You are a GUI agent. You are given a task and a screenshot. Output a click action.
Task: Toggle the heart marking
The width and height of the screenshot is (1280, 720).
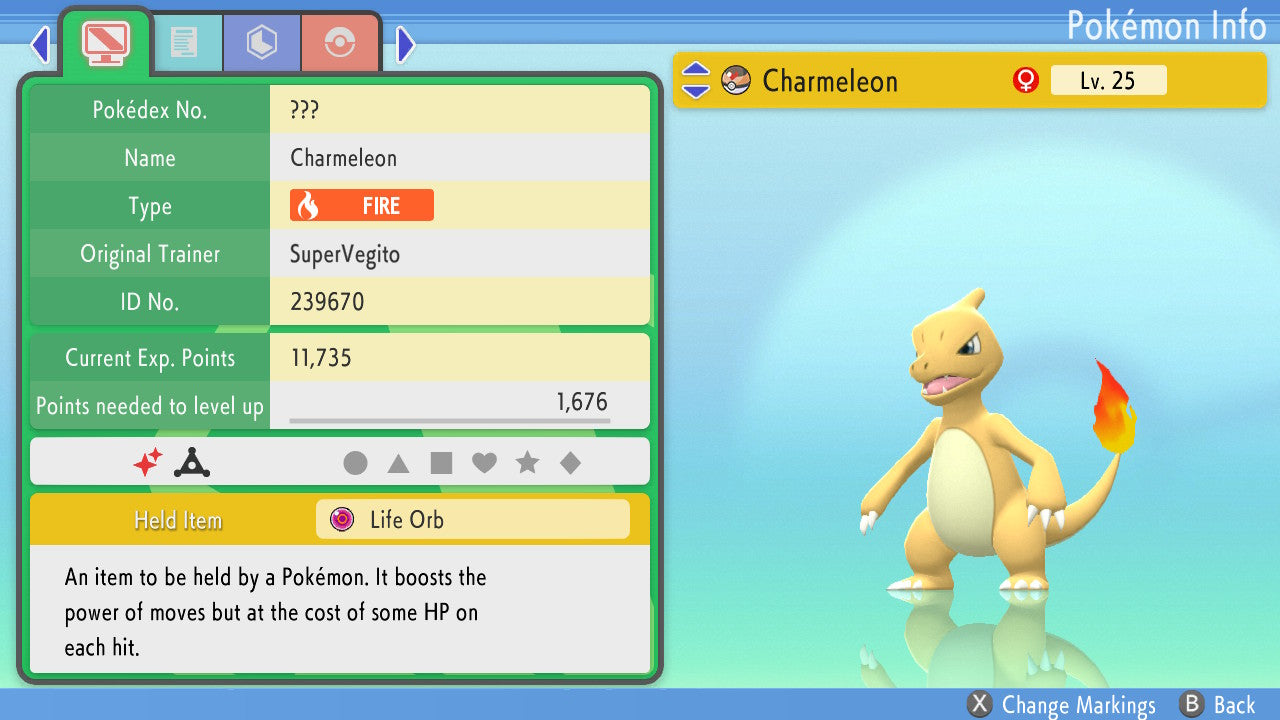pos(484,463)
